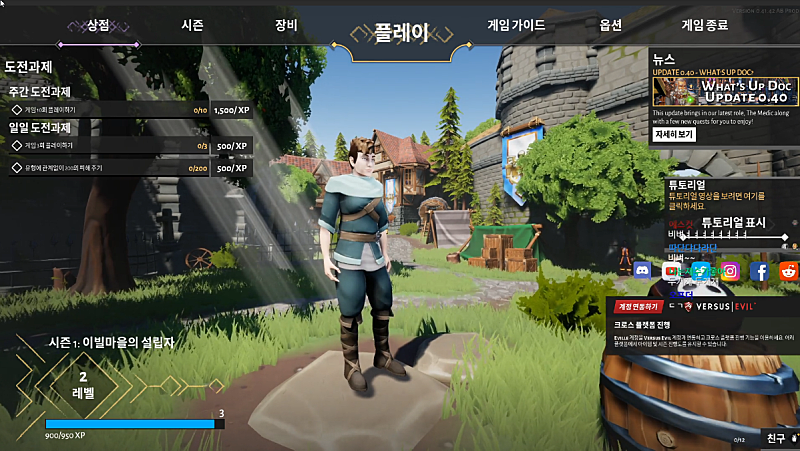800x451 pixels.
Task: Open the 장비 equipment tab
Action: (x=285, y=25)
